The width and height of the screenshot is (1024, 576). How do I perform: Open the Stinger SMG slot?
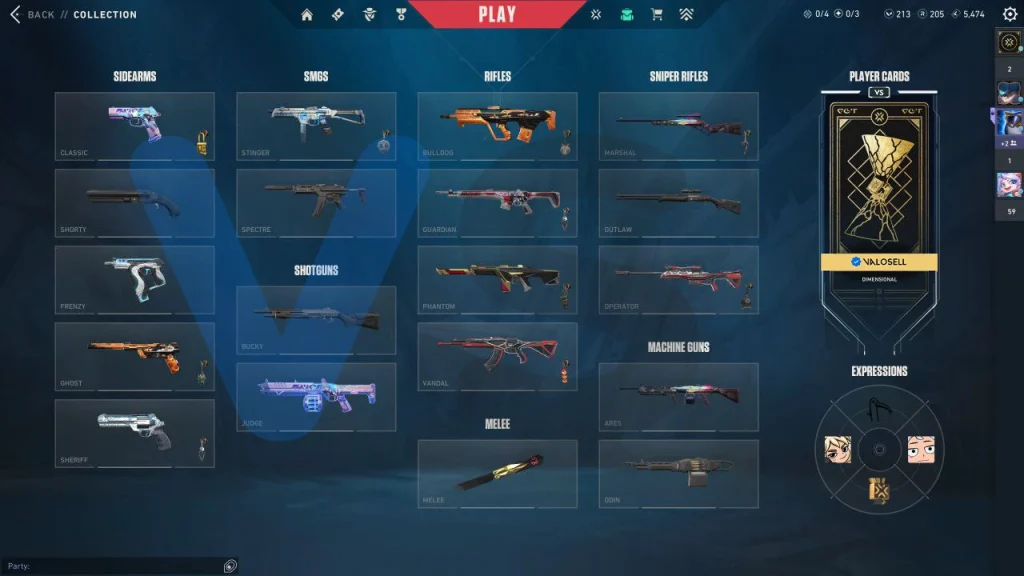(x=316, y=126)
